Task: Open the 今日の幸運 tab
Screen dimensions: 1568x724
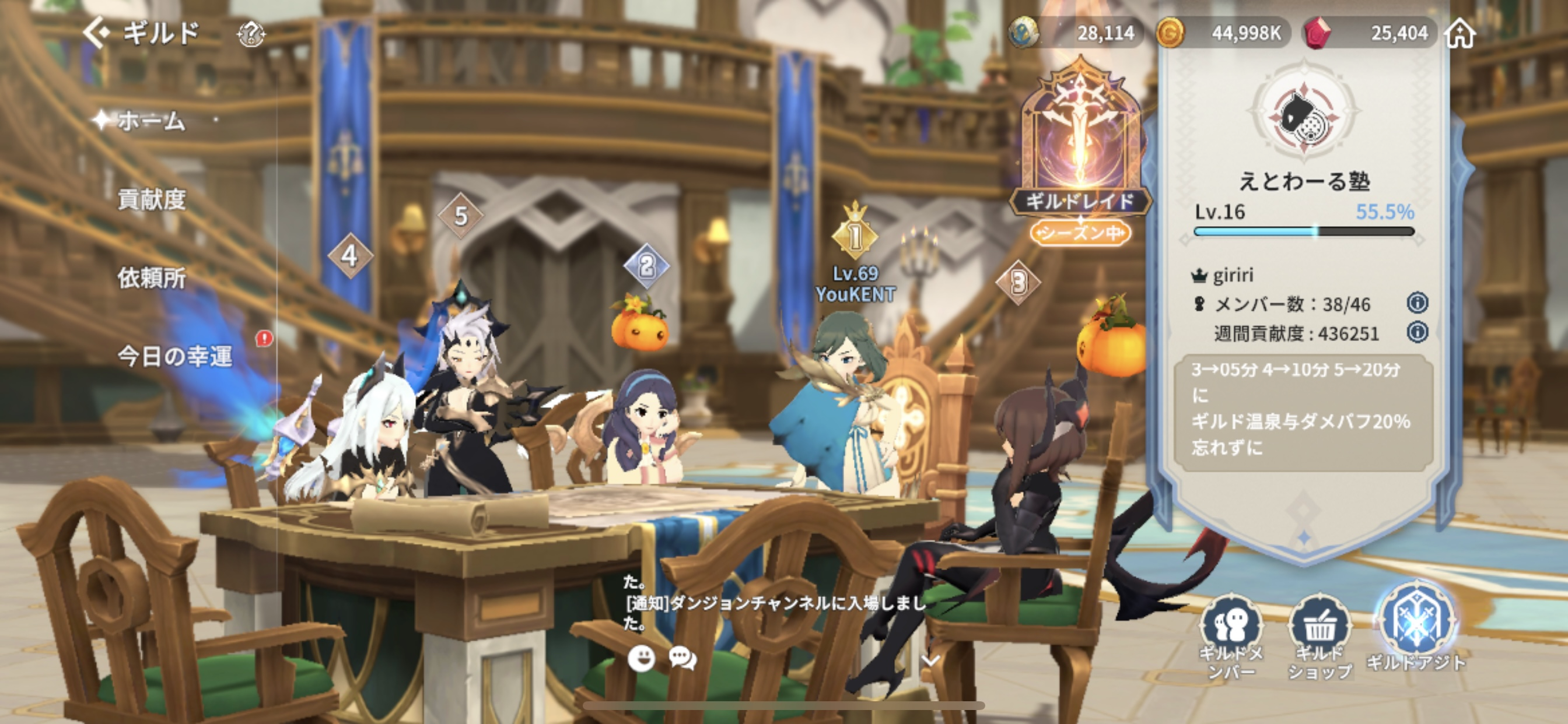Action: coord(174,356)
